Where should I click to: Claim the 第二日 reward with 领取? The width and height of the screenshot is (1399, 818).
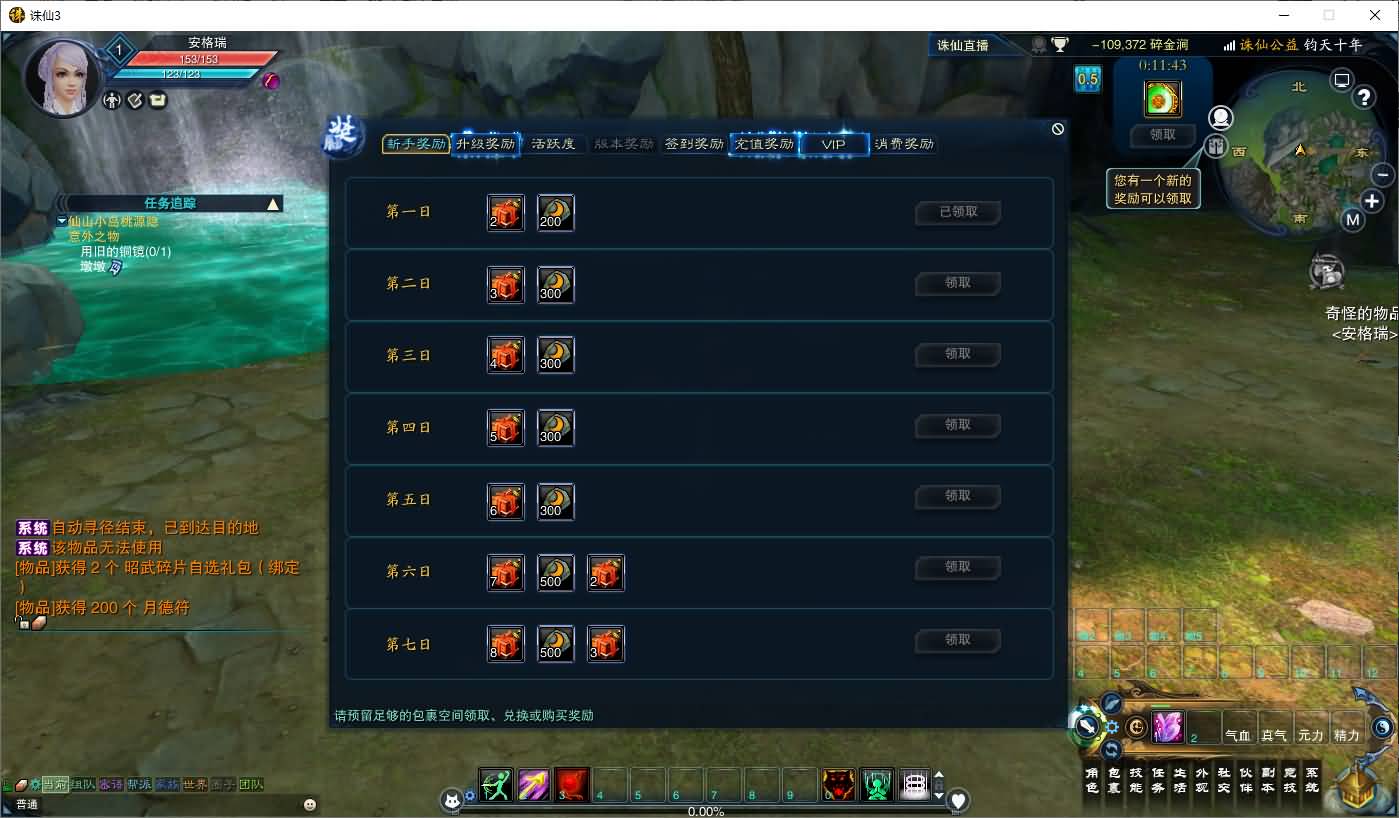pyautogui.click(x=958, y=283)
